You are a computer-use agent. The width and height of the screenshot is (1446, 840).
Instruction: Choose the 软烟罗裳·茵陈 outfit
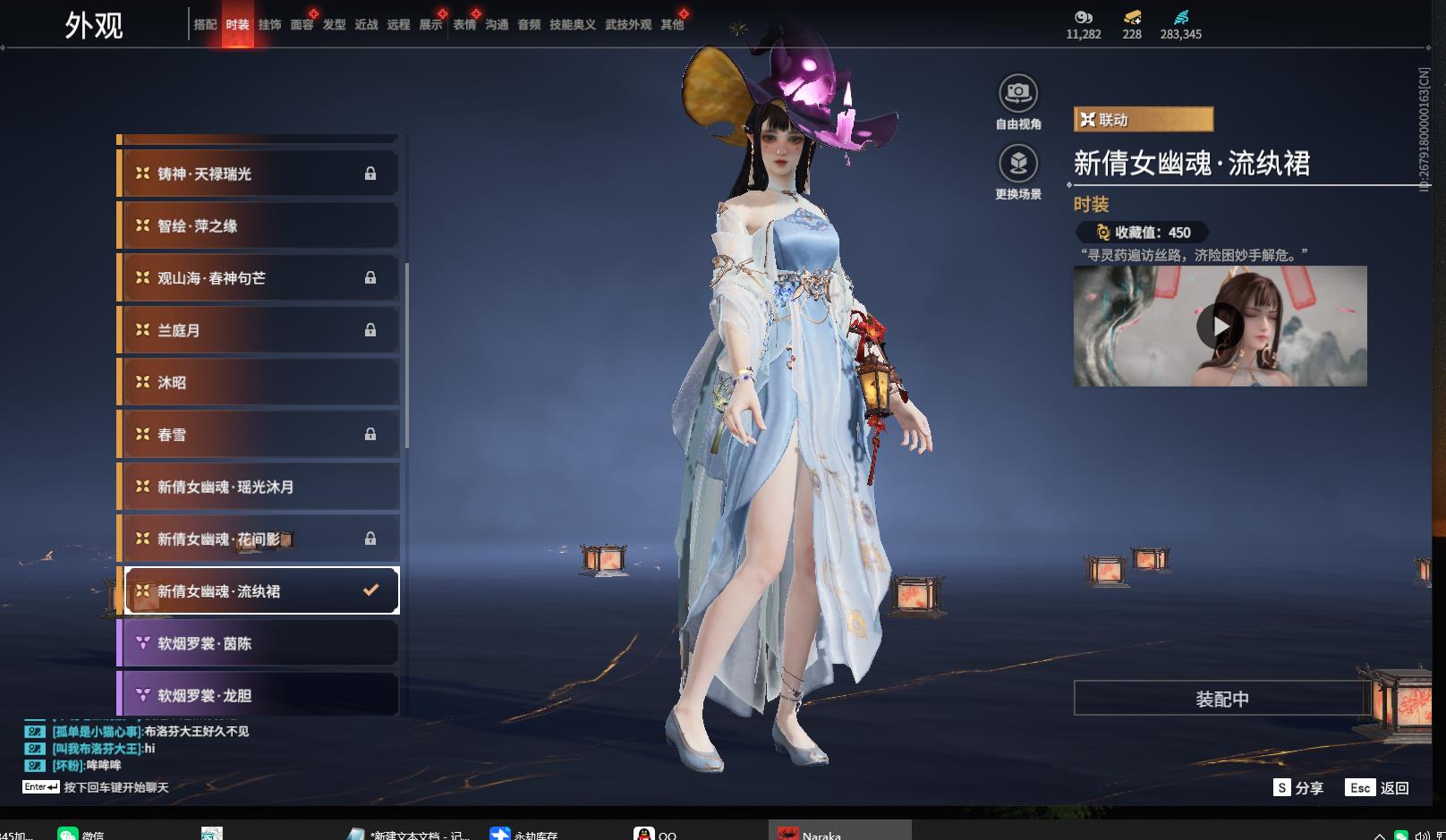click(259, 643)
